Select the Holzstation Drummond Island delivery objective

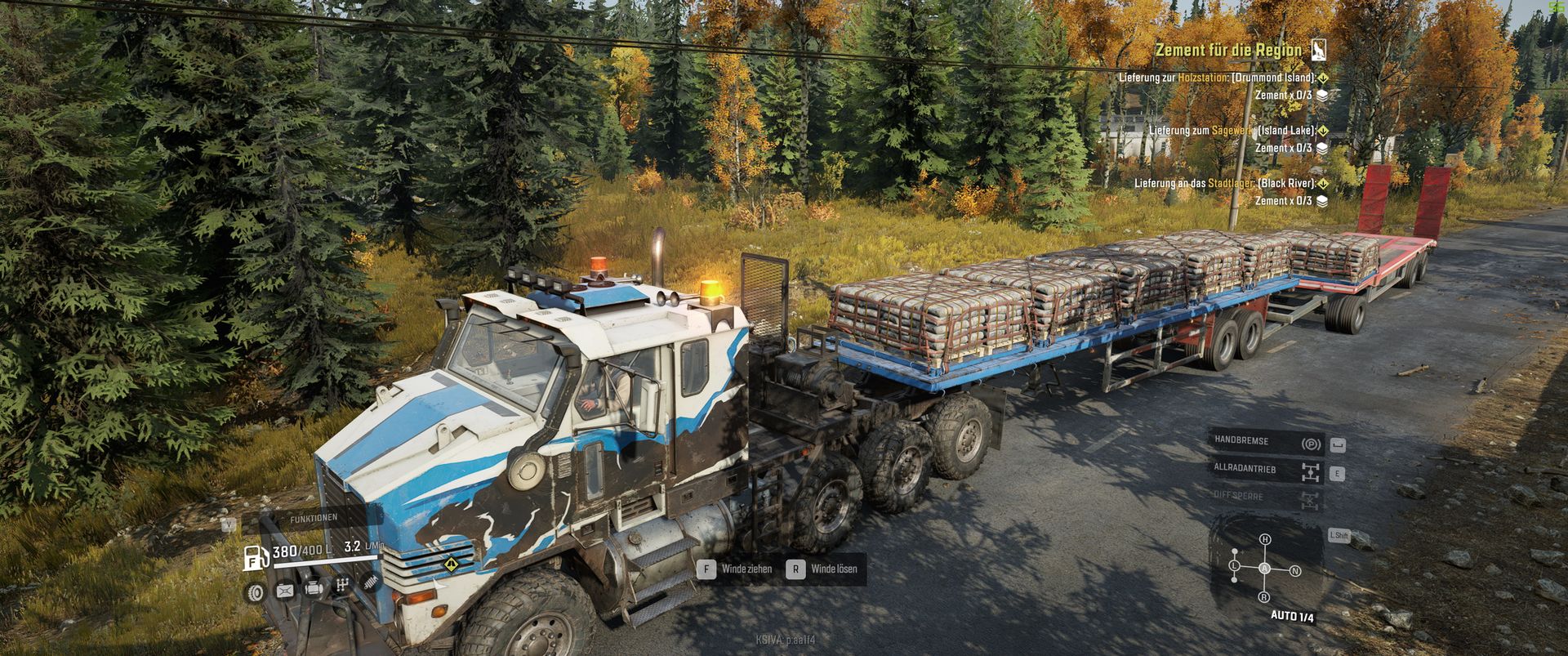pyautogui.click(x=1217, y=78)
